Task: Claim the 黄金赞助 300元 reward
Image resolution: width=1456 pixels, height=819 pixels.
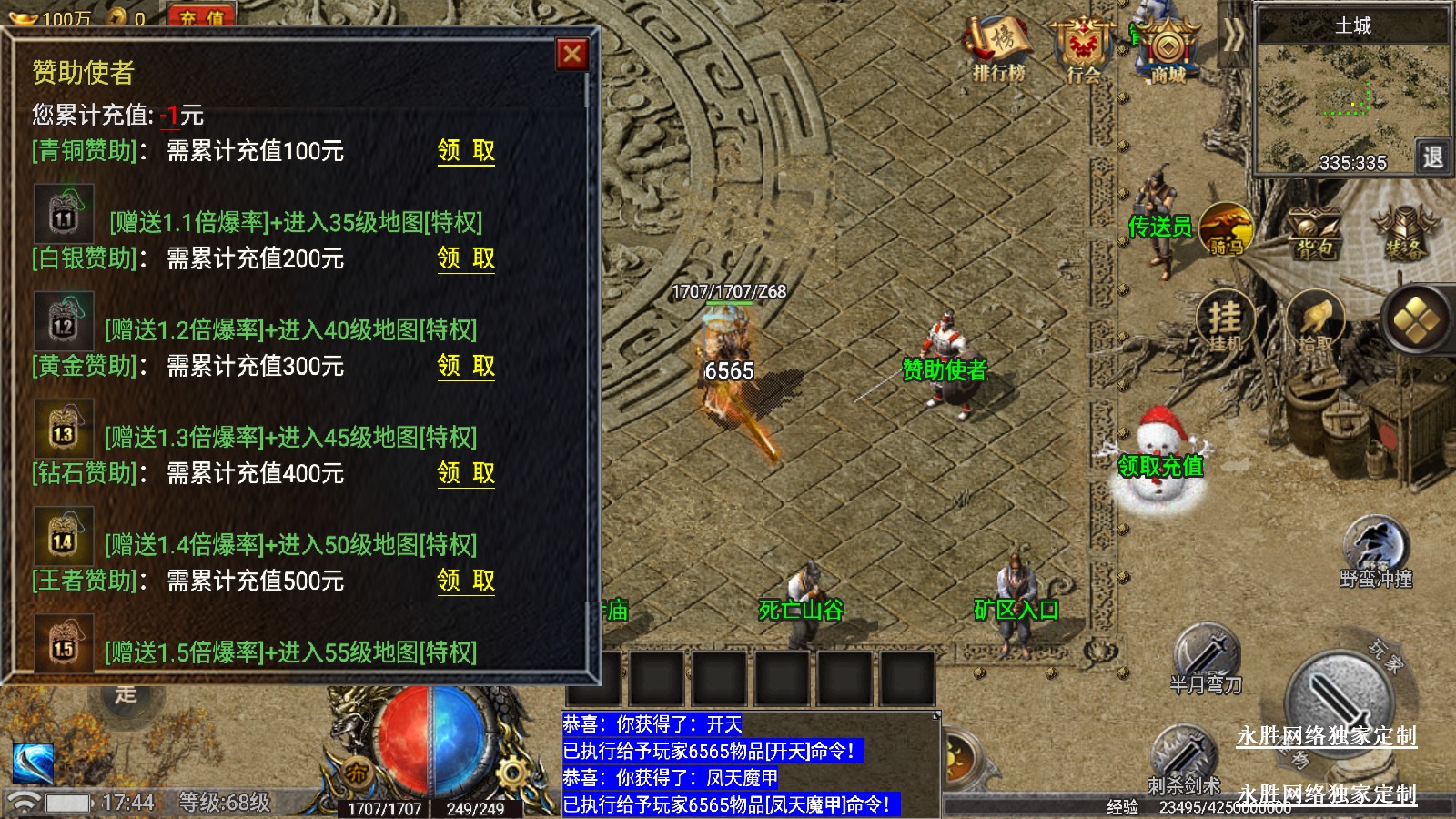Action: [466, 366]
